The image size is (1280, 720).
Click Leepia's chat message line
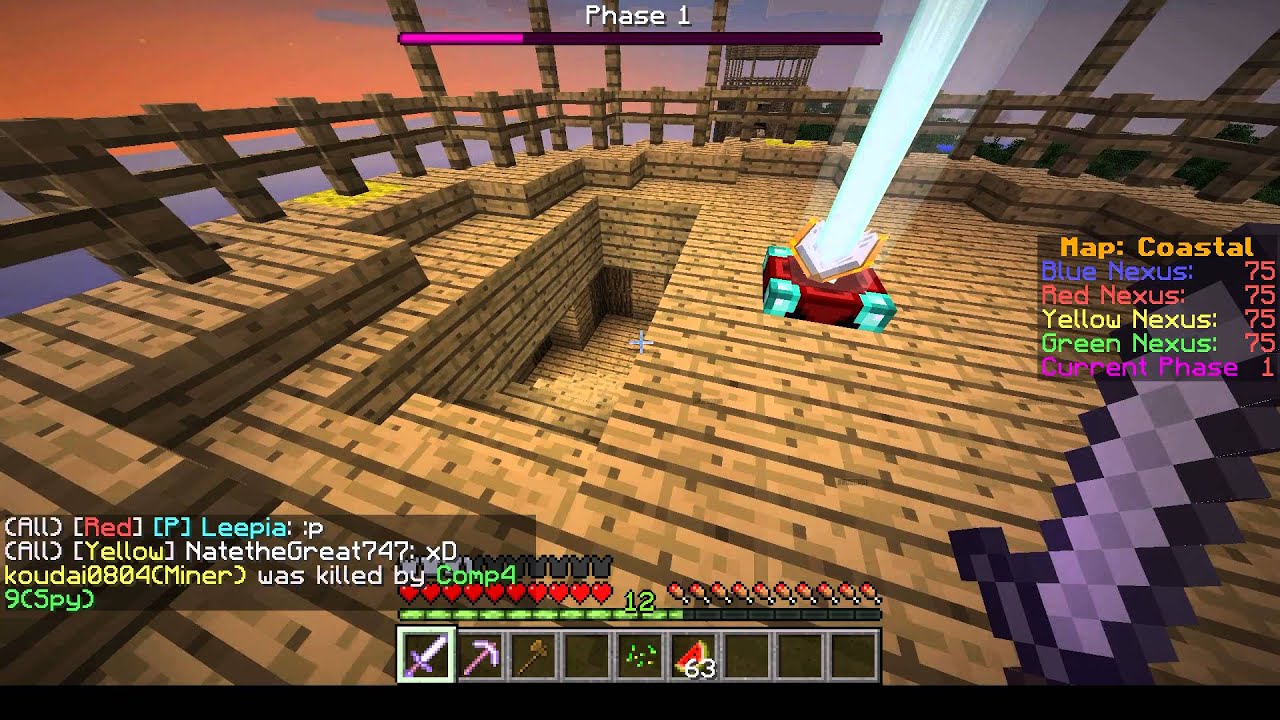[165, 527]
